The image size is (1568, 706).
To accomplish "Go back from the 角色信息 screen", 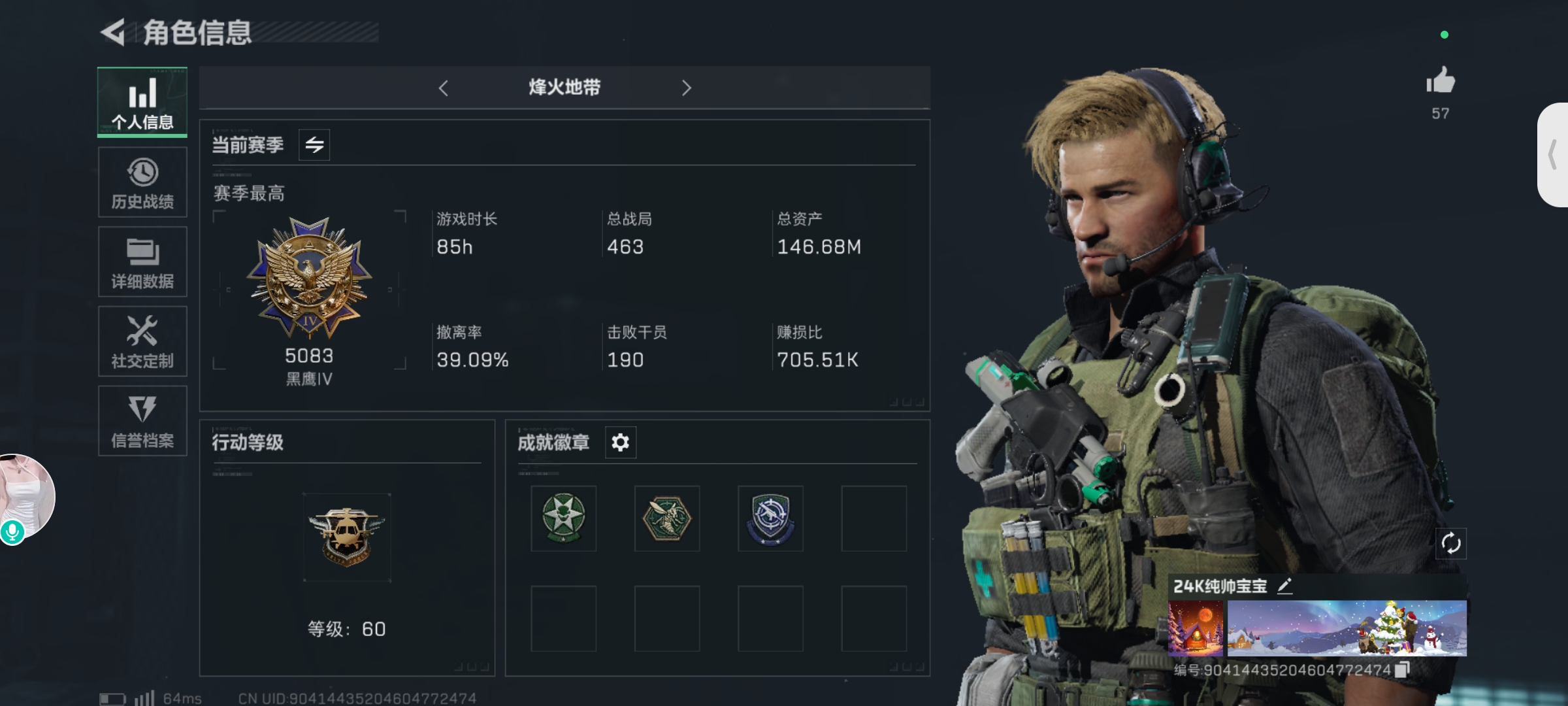I will pos(113,33).
